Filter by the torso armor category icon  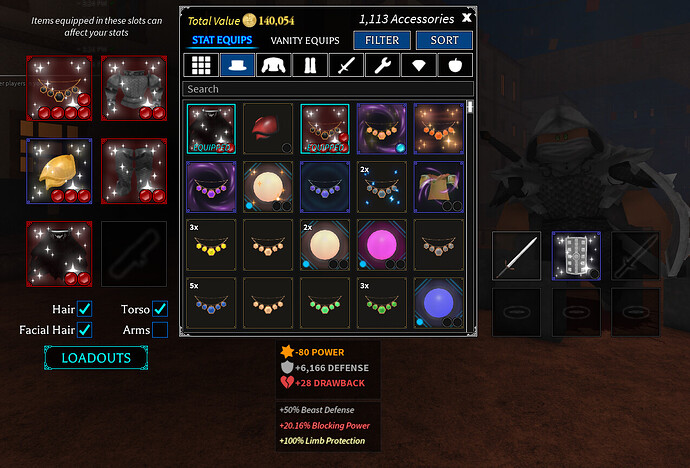(x=274, y=65)
